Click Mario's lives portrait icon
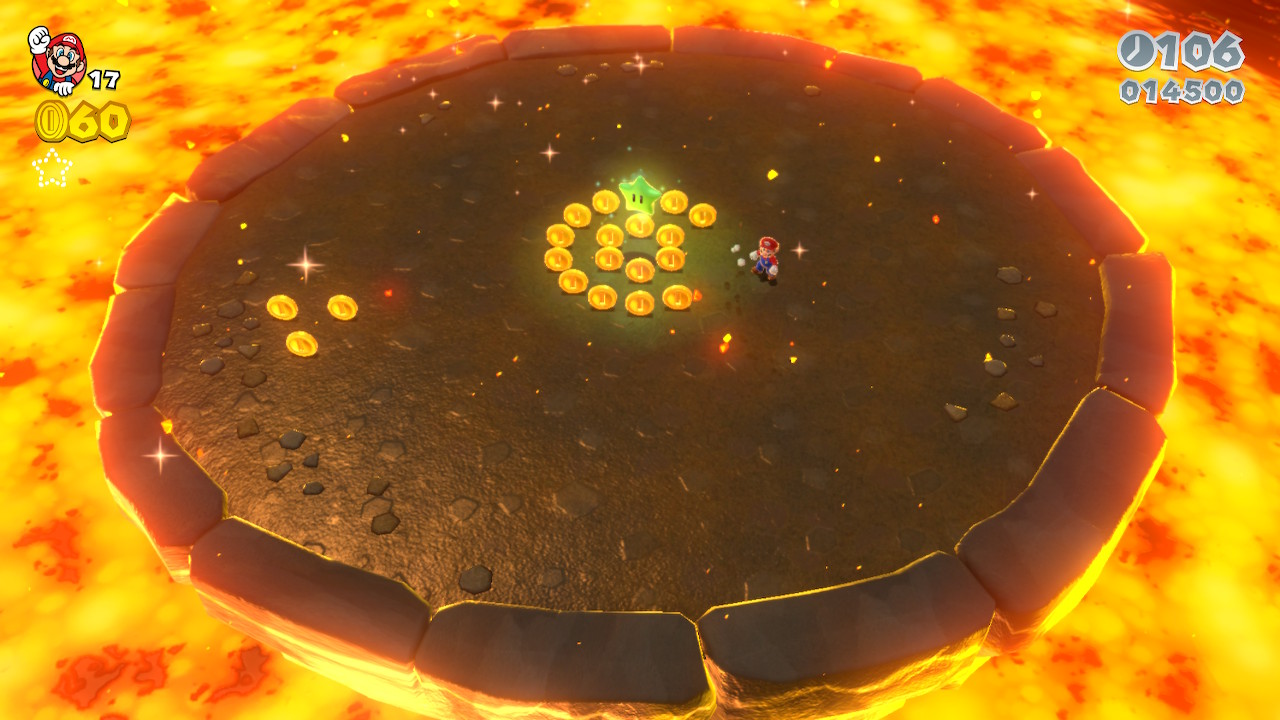This screenshot has width=1280, height=720. coord(57,59)
